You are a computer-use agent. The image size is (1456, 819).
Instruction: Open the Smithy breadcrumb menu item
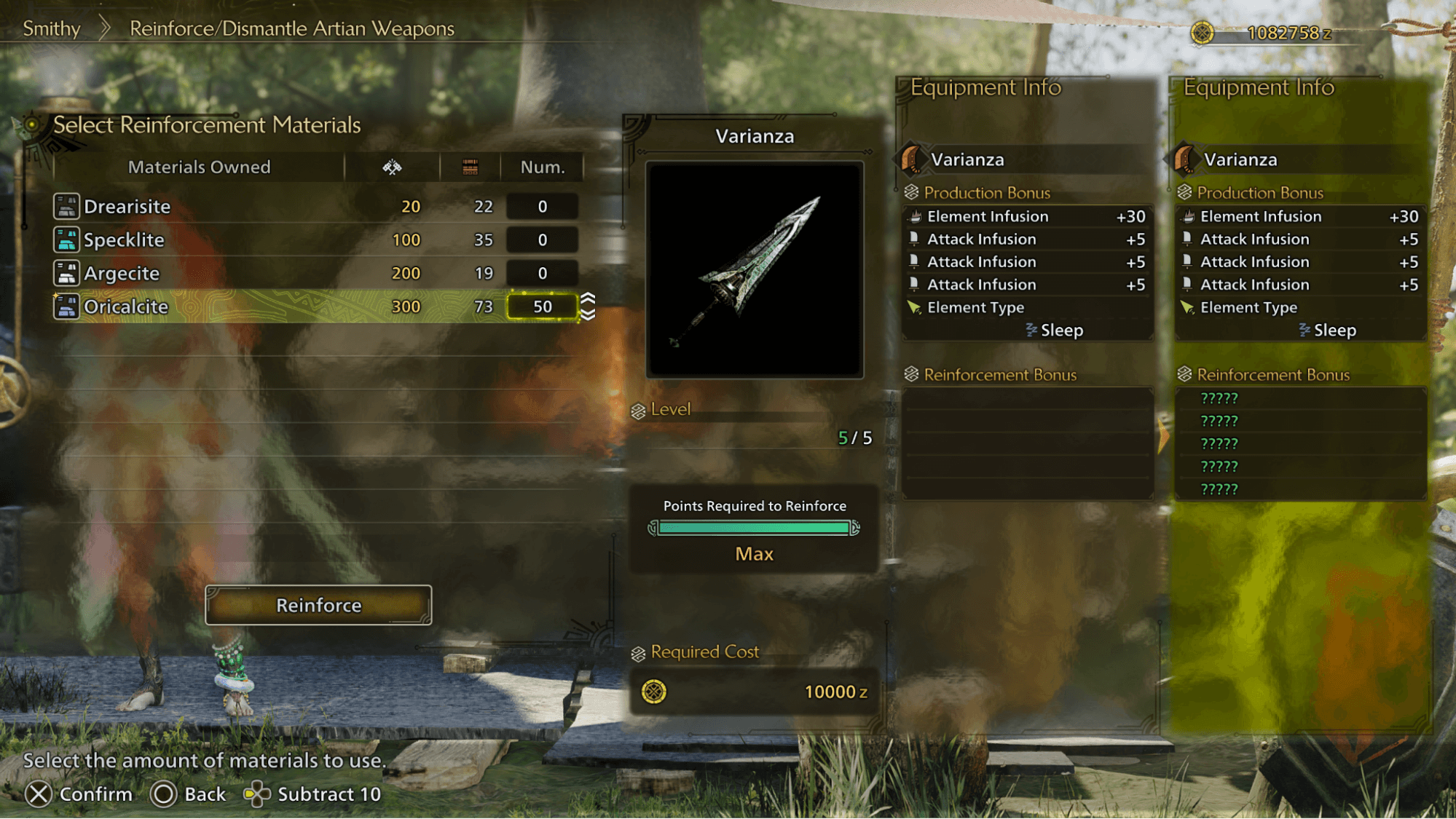coord(52,28)
